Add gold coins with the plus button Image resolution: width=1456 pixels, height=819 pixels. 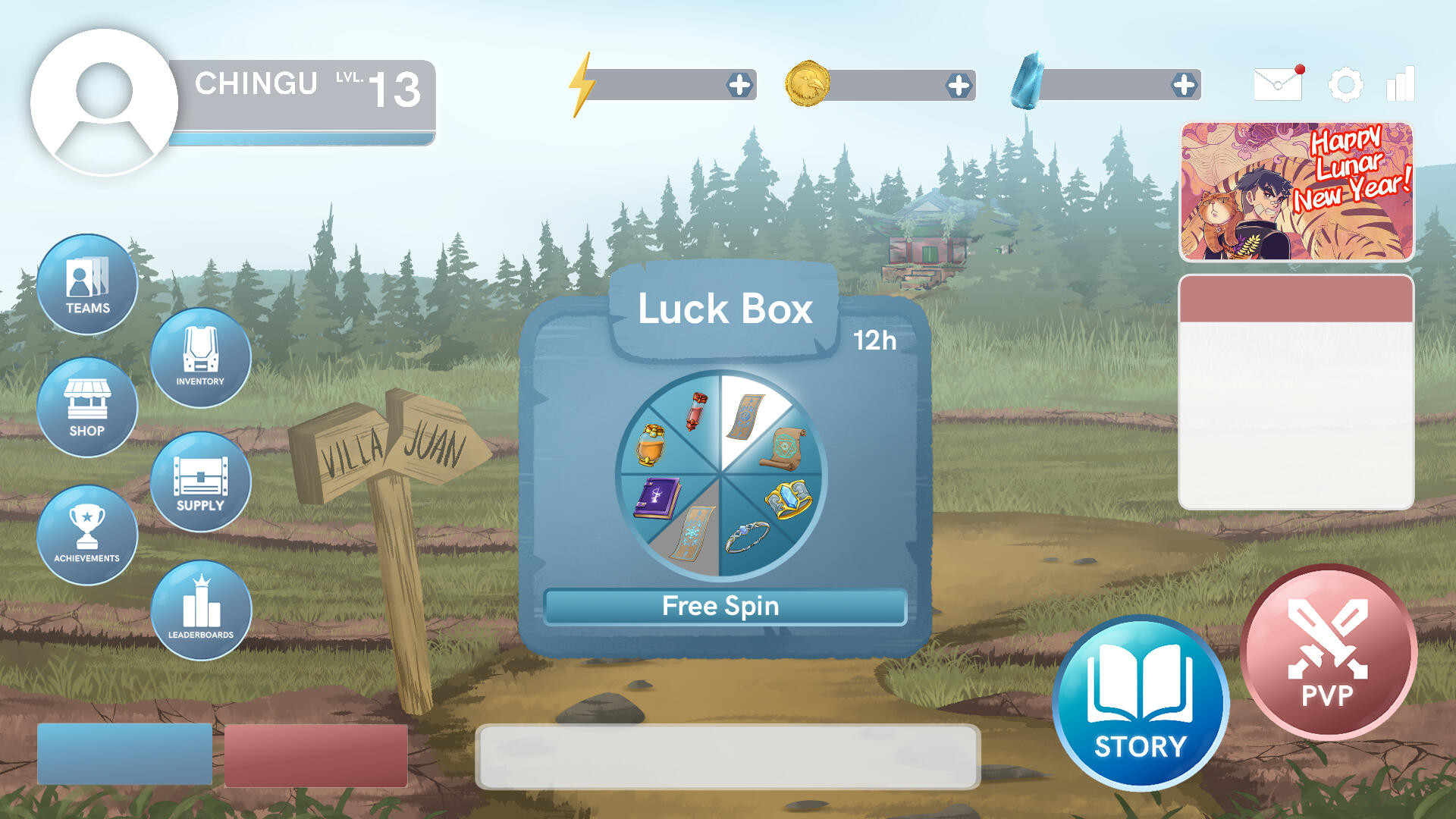pyautogui.click(x=959, y=86)
